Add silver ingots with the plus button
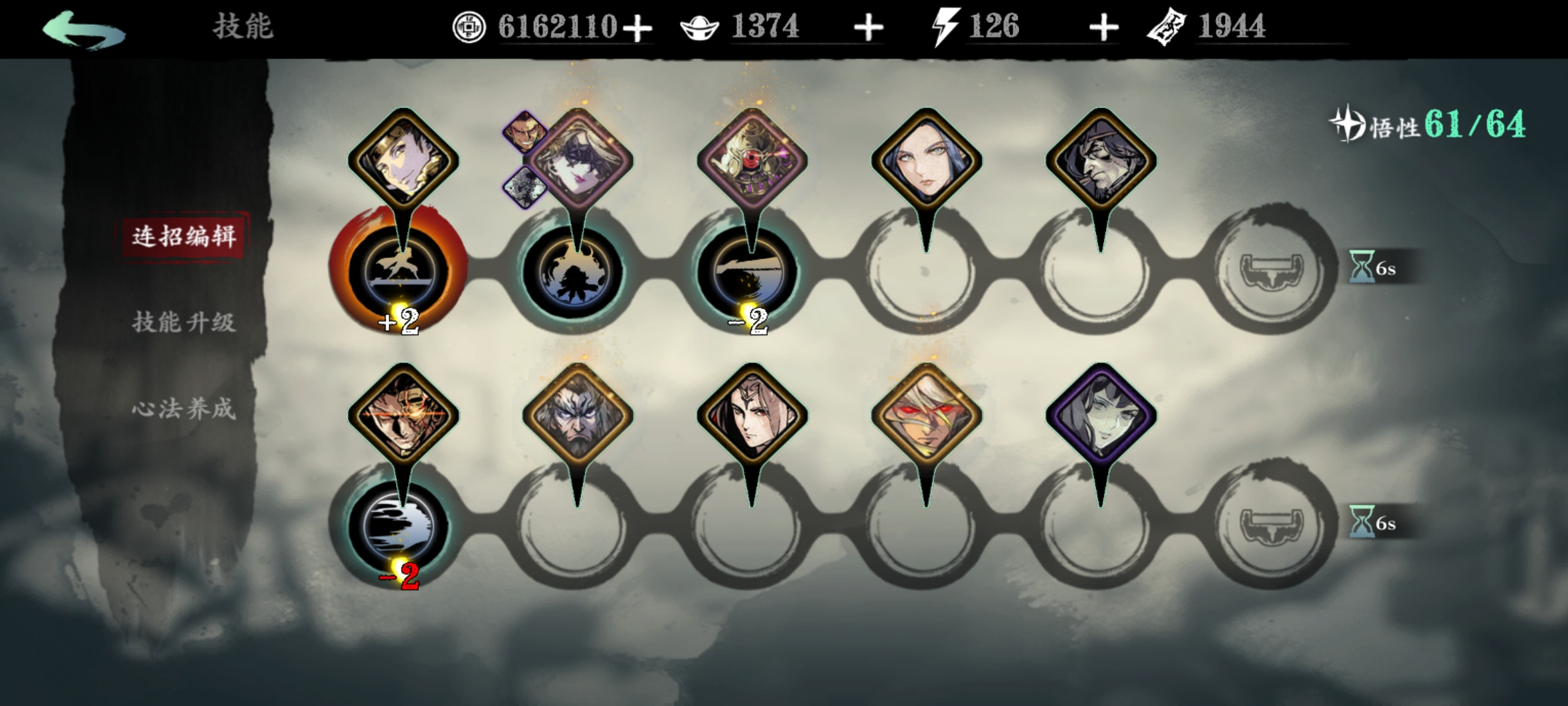The width and height of the screenshot is (1568, 706). 868,29
